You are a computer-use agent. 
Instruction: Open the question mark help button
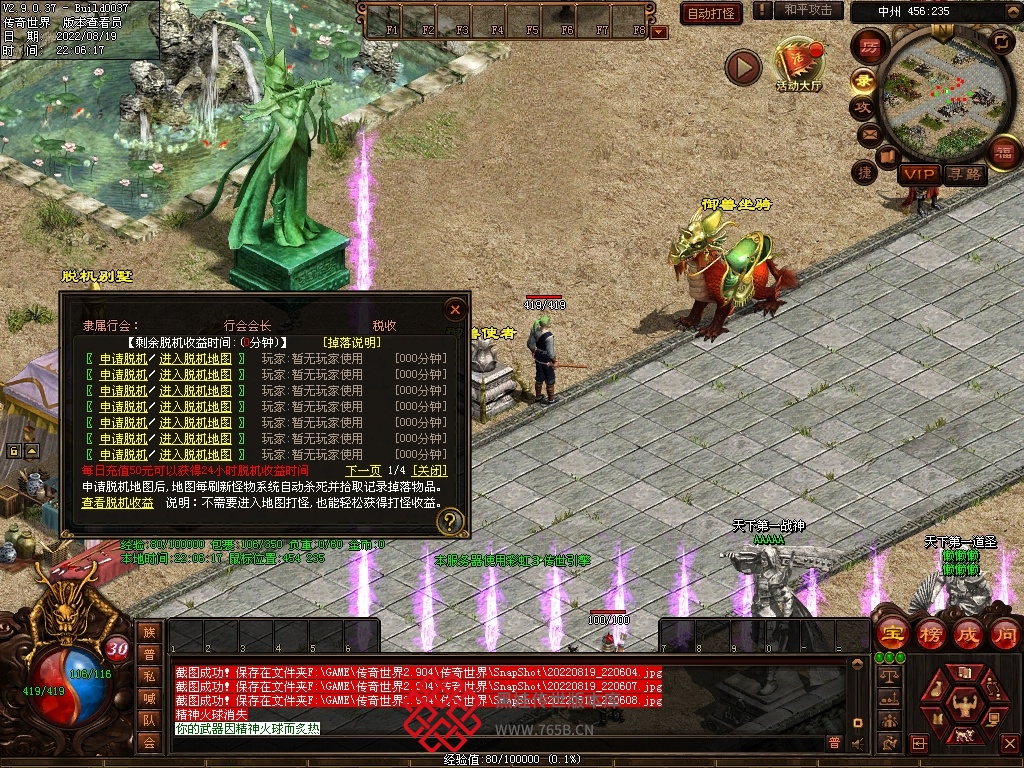pos(451,520)
